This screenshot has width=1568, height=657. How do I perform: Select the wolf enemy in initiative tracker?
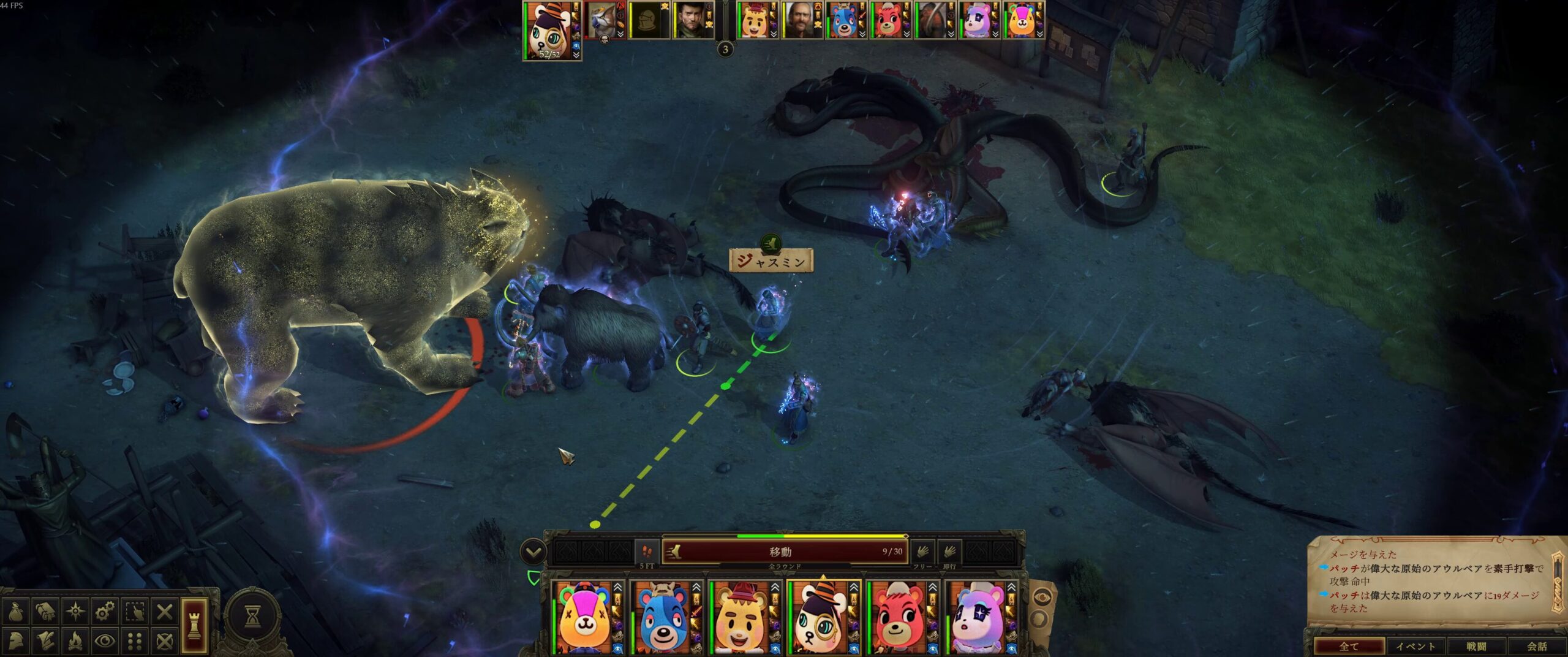pyautogui.click(x=601, y=20)
